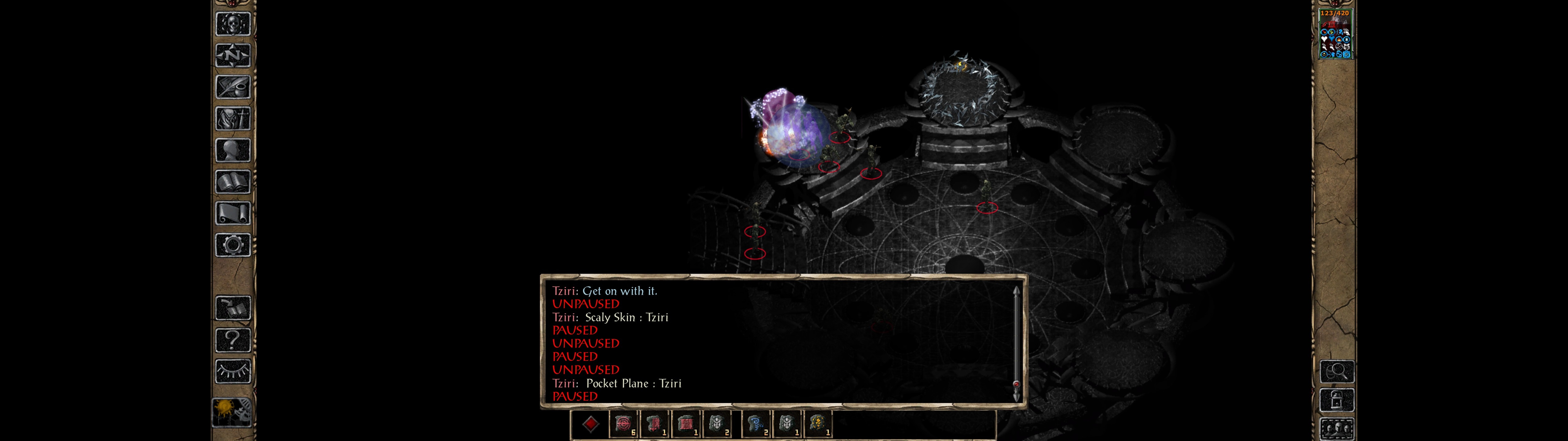The height and width of the screenshot is (441, 1568).
Task: Click the party group button at bottom right
Action: click(1337, 429)
